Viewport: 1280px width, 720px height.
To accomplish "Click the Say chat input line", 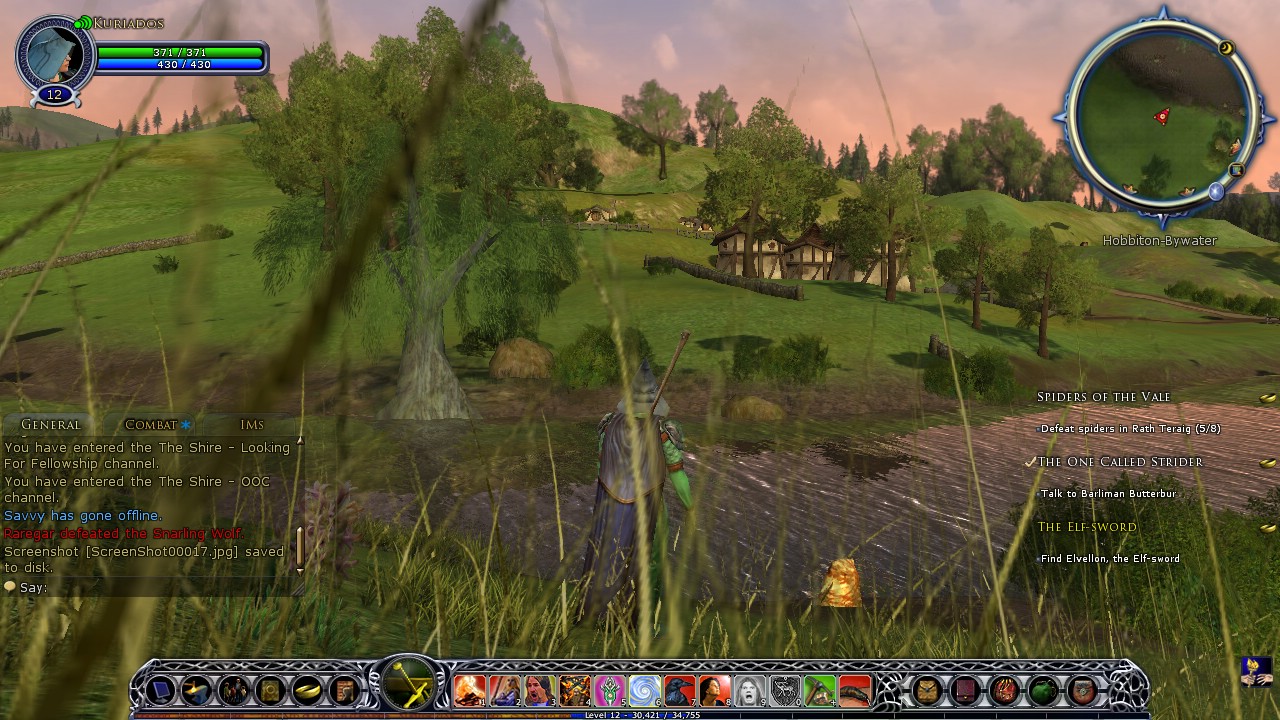I will [x=150, y=588].
